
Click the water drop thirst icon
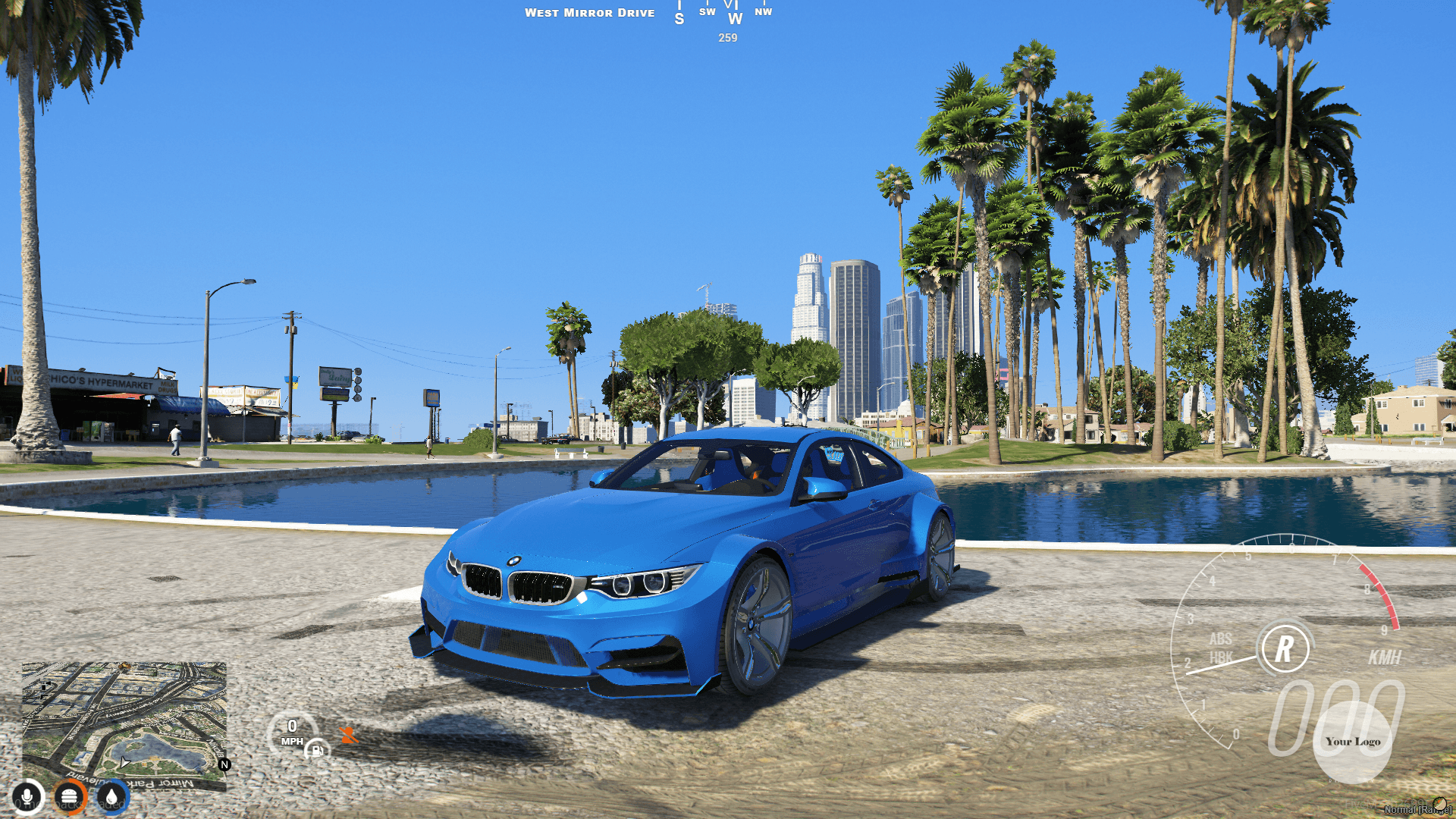[111, 797]
